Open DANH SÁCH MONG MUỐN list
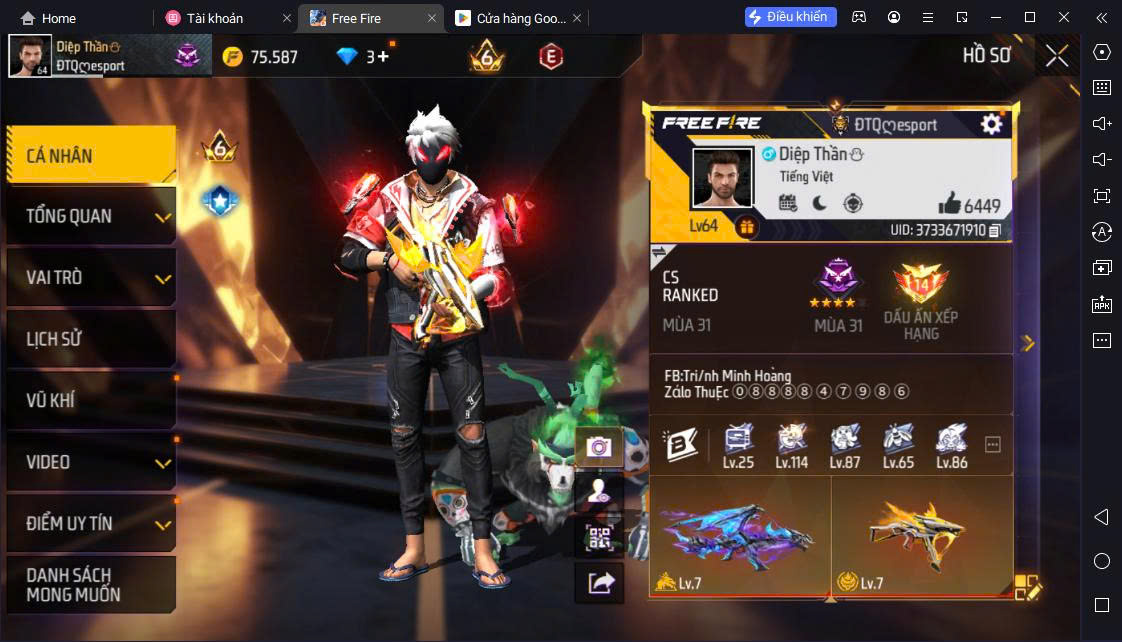This screenshot has height=642, width=1122. (90, 584)
